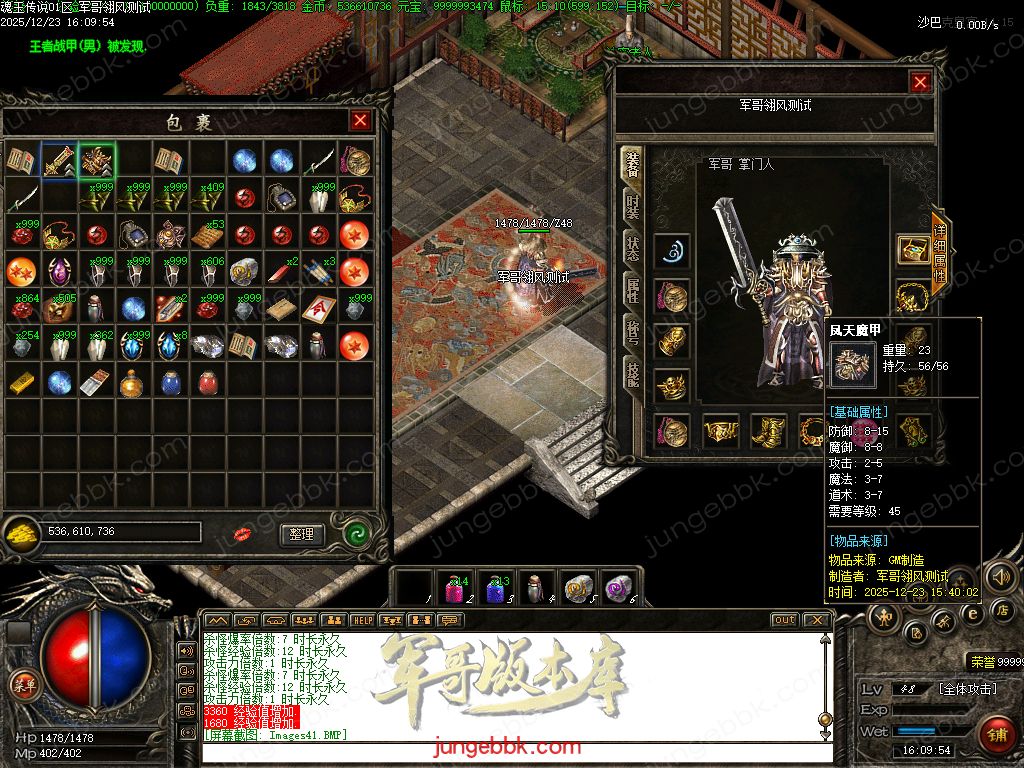Sort the bag with the 整理 button
The width and height of the screenshot is (1024, 768).
coord(302,534)
